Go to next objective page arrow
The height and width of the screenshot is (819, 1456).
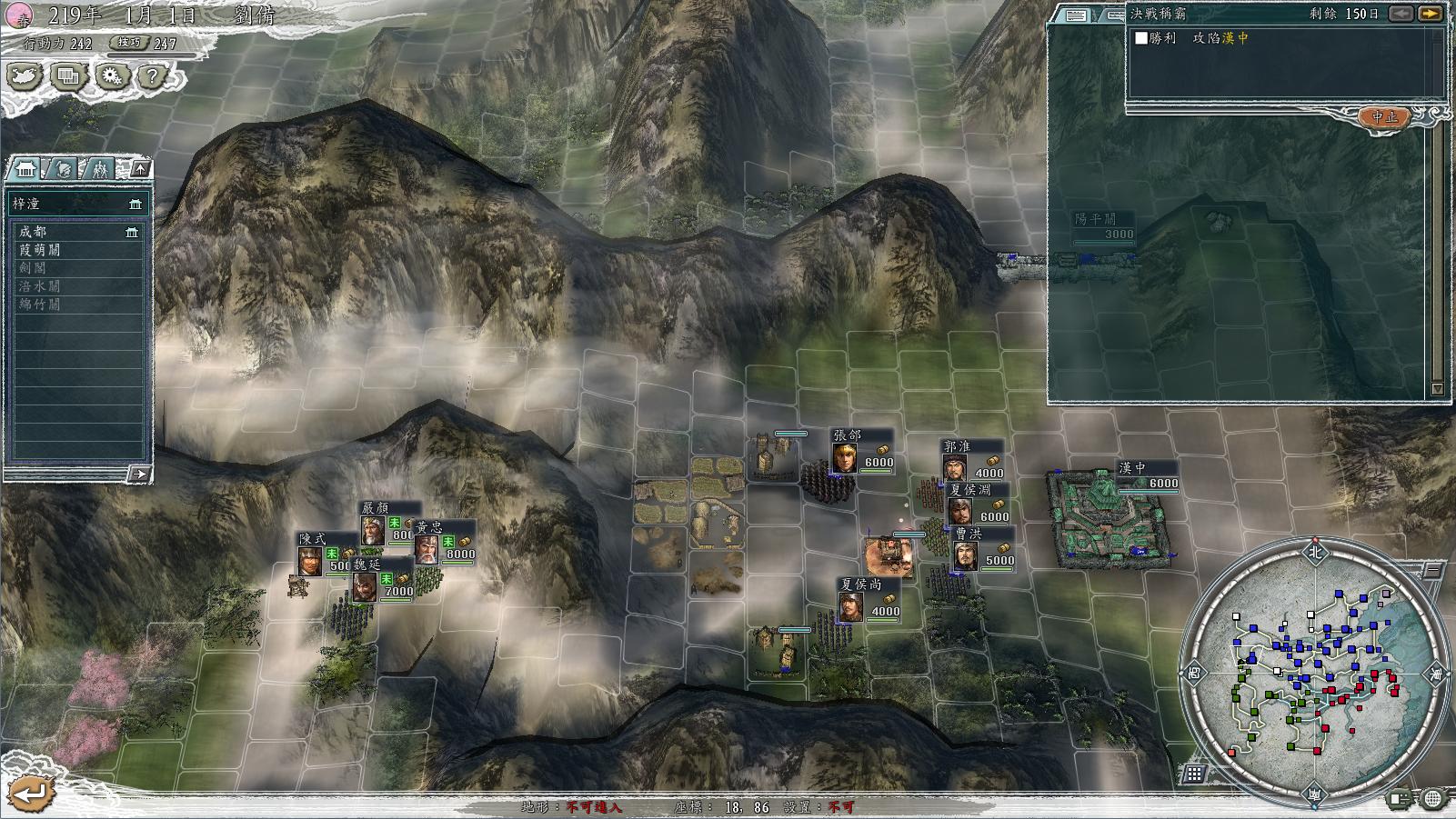click(1431, 14)
